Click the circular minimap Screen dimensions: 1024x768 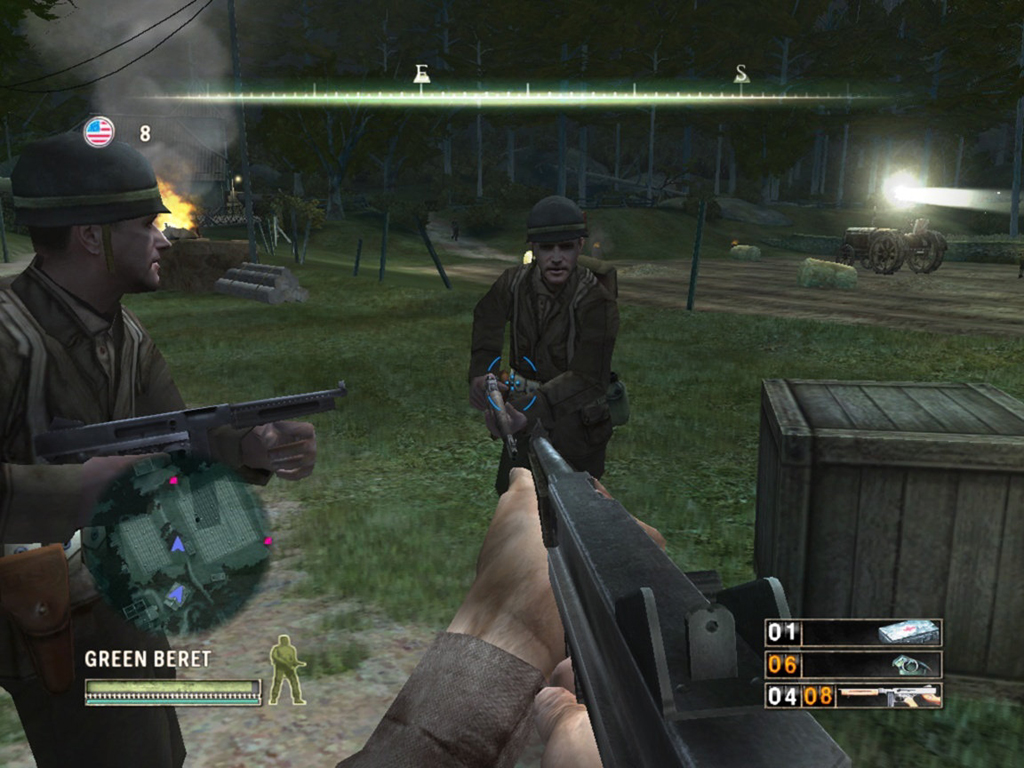(x=177, y=545)
